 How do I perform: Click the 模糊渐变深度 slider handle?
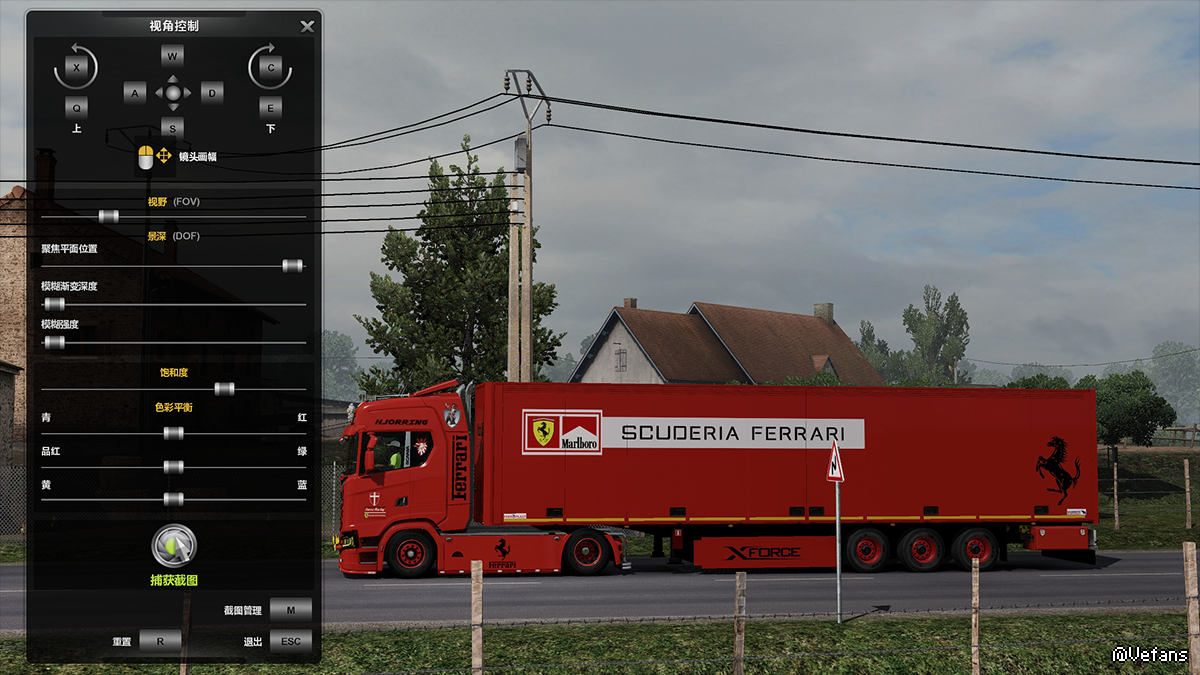[x=55, y=303]
